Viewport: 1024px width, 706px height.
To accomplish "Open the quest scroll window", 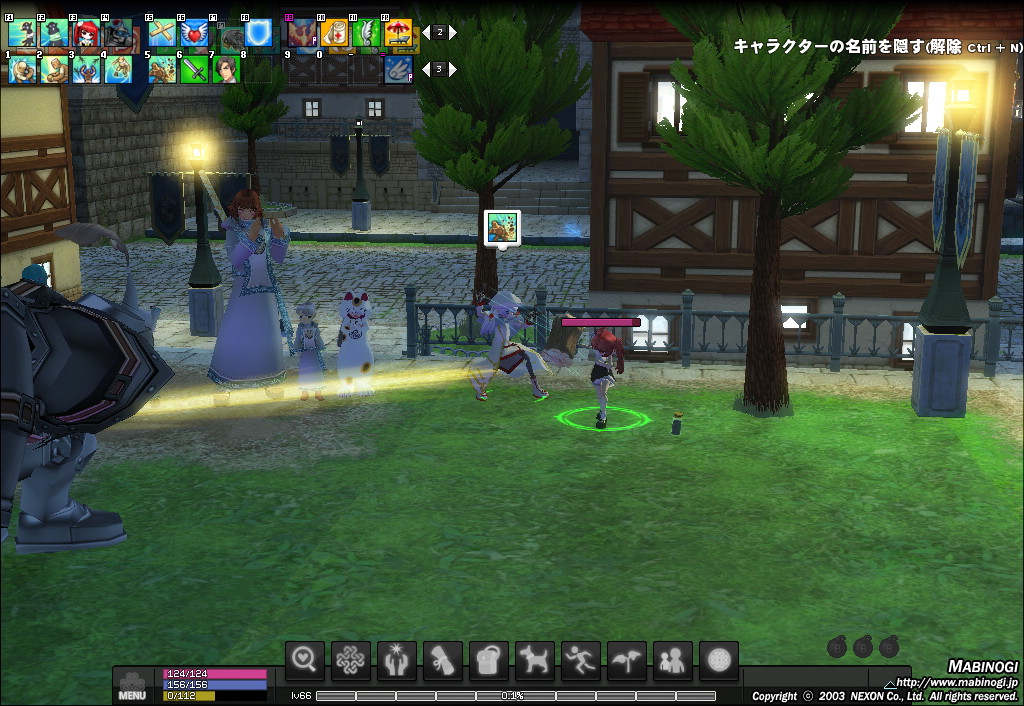I will 443,660.
